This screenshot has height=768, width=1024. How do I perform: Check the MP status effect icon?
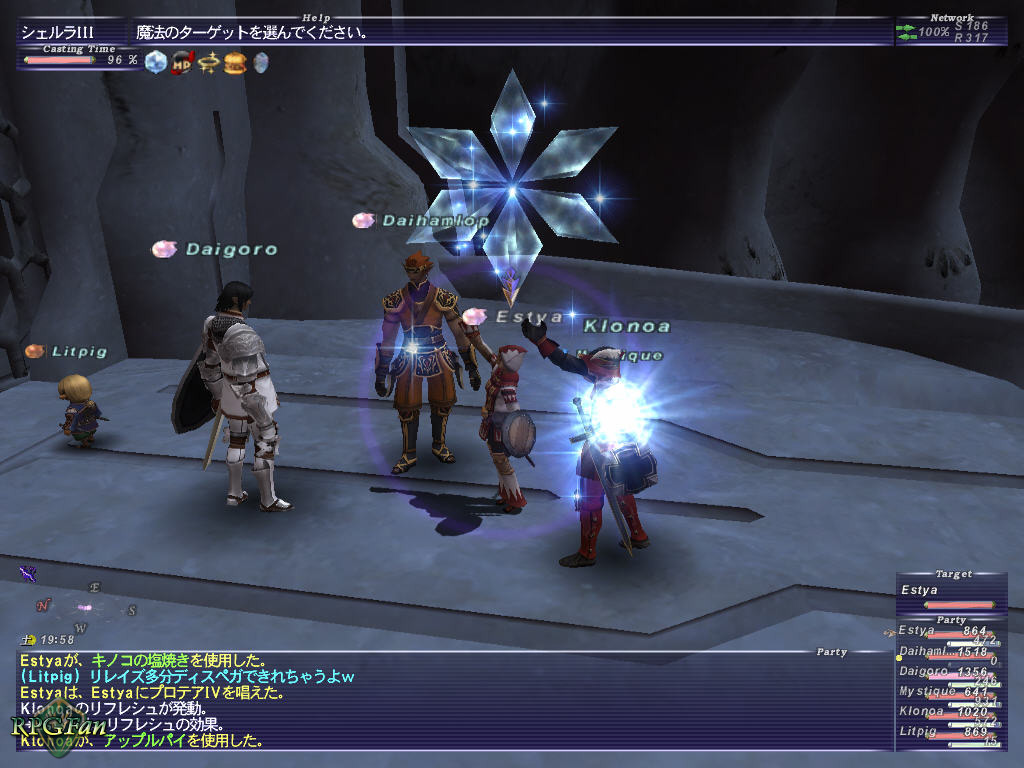pyautogui.click(x=182, y=62)
